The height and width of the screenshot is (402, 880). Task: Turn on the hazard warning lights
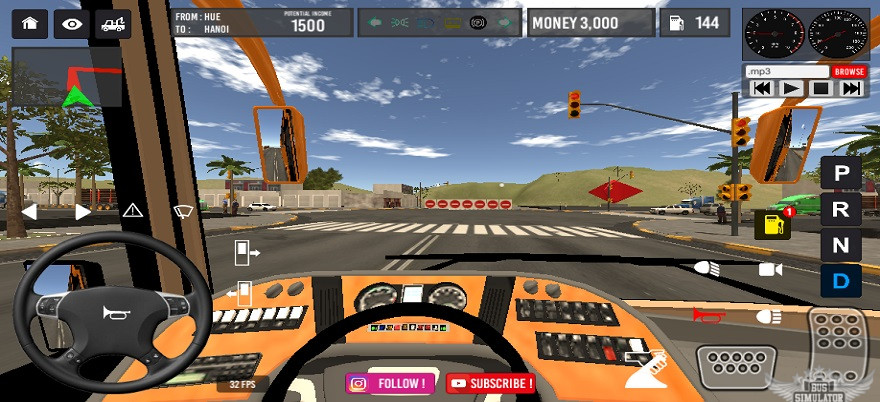[133, 210]
